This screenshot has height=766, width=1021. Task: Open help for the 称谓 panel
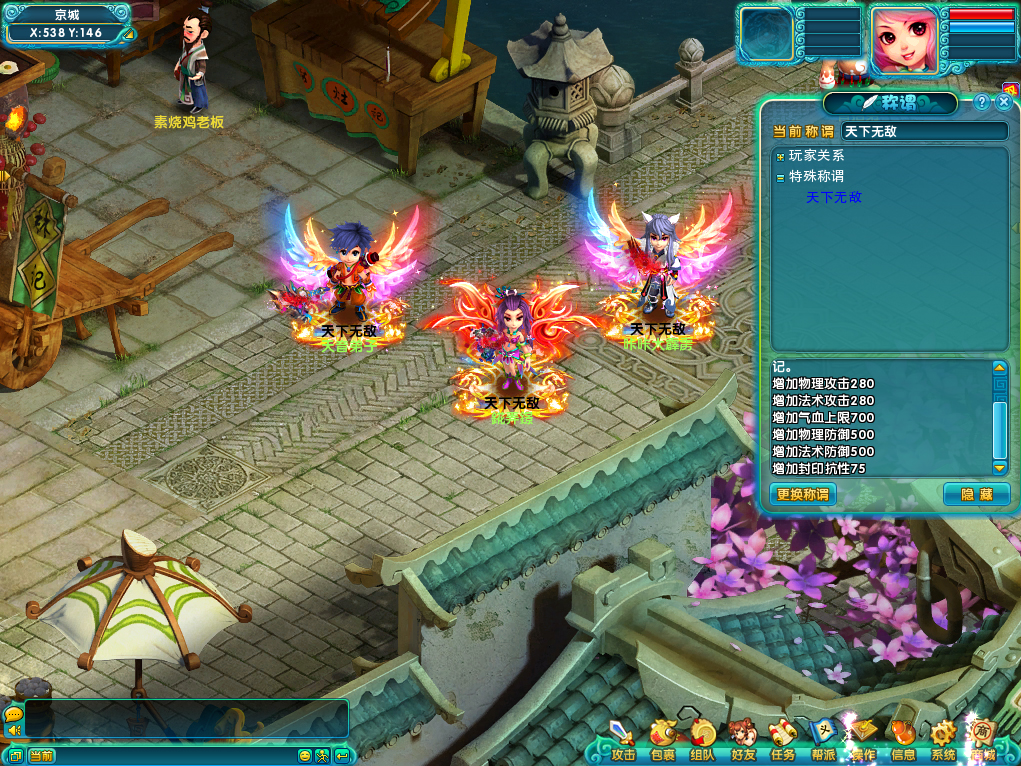click(982, 102)
